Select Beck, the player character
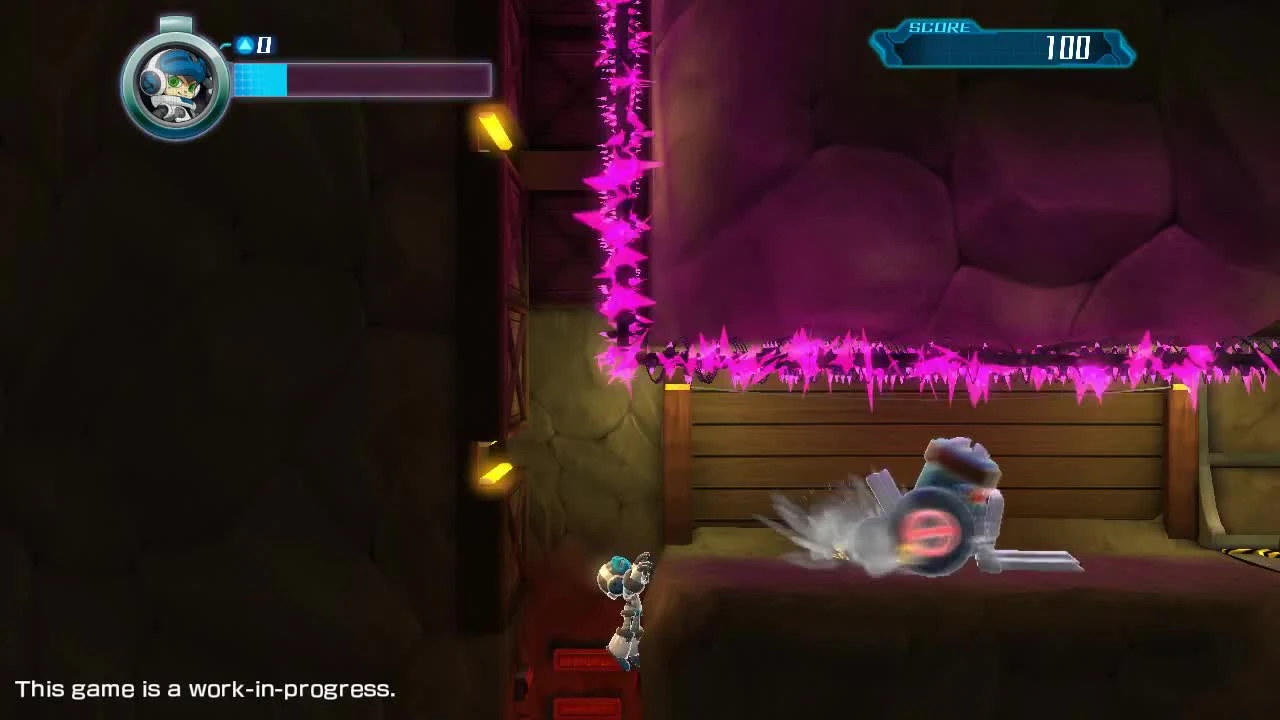This screenshot has height=720, width=1280. click(620, 600)
